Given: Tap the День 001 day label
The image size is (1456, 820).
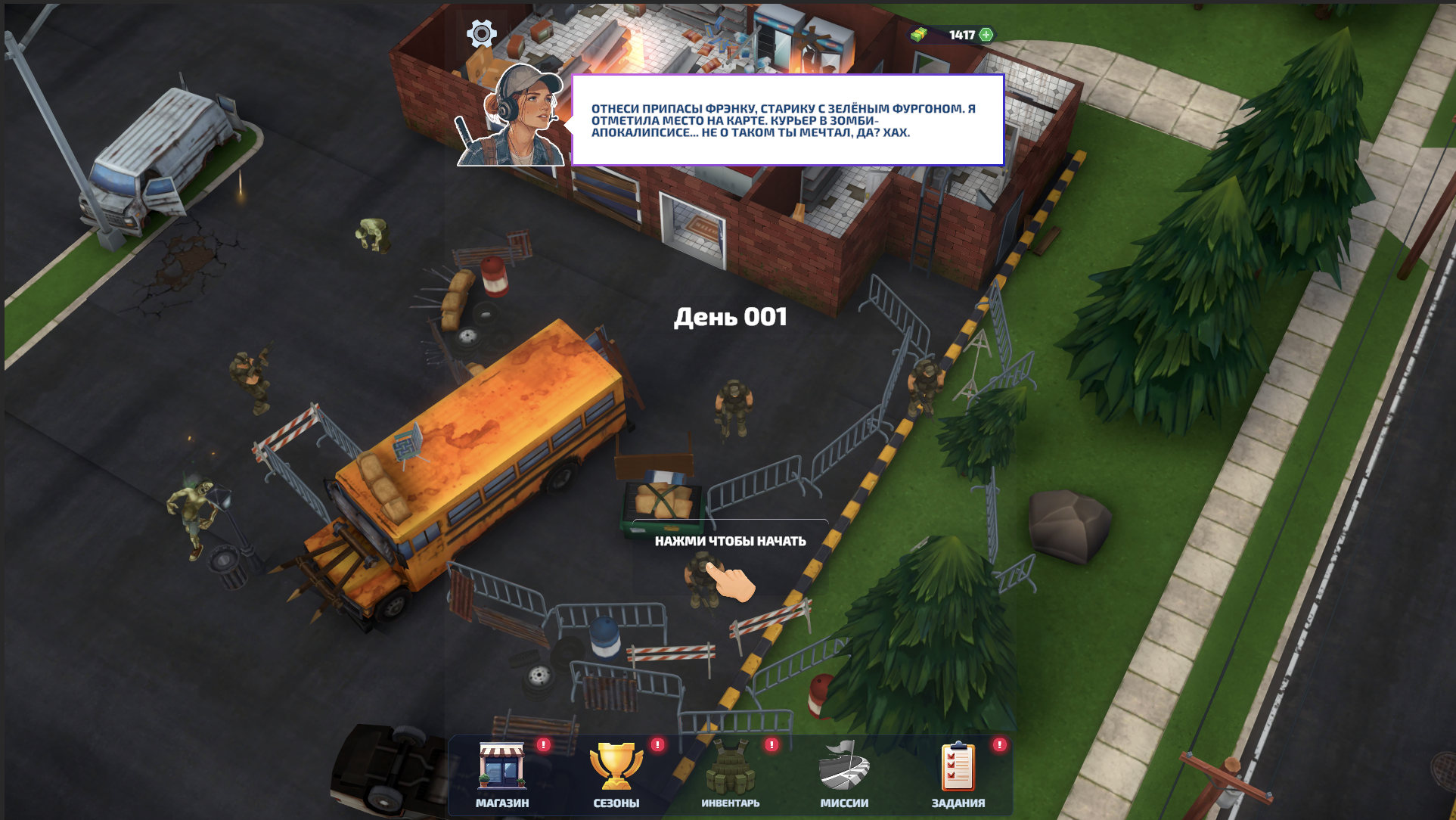Looking at the screenshot, I should click(731, 317).
